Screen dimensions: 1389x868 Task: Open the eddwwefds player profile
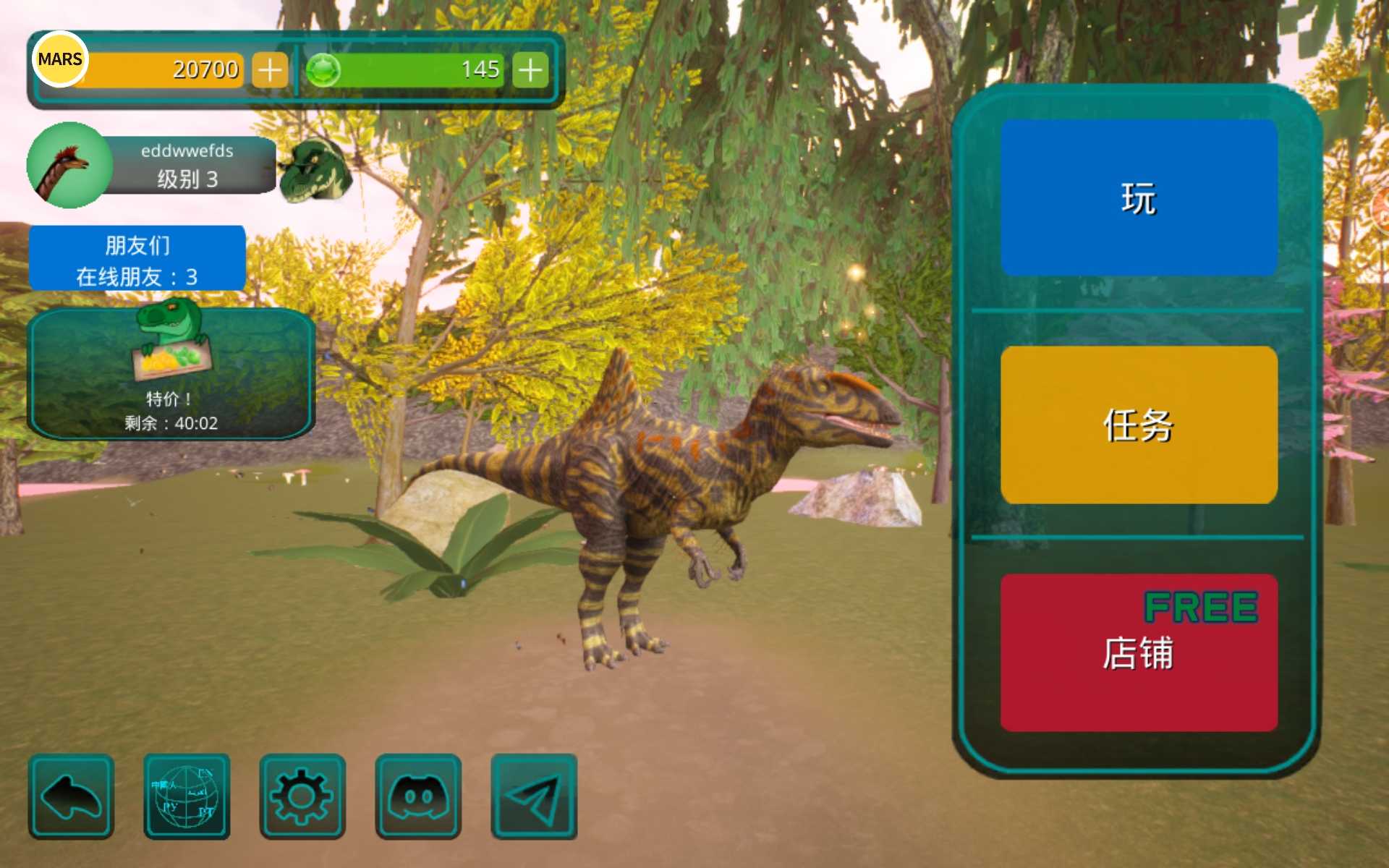(x=152, y=165)
